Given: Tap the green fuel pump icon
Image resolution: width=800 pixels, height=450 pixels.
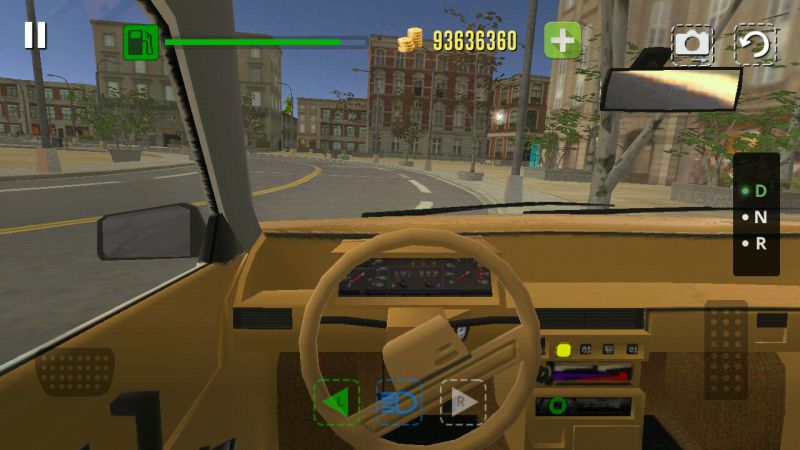Looking at the screenshot, I should [141, 42].
